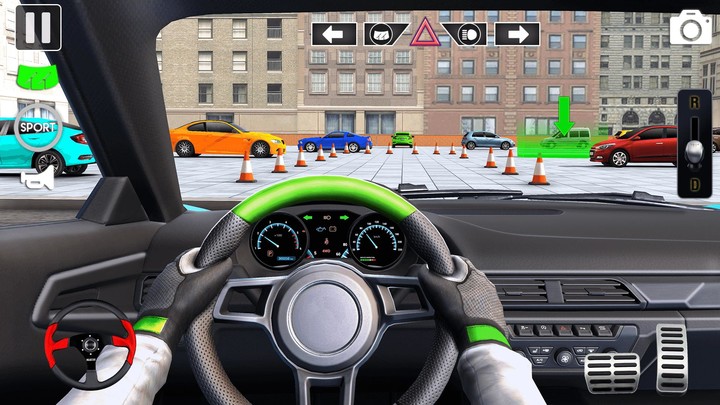Shift the gear lever to reverse
This screenshot has width=720, height=405.
[694, 112]
